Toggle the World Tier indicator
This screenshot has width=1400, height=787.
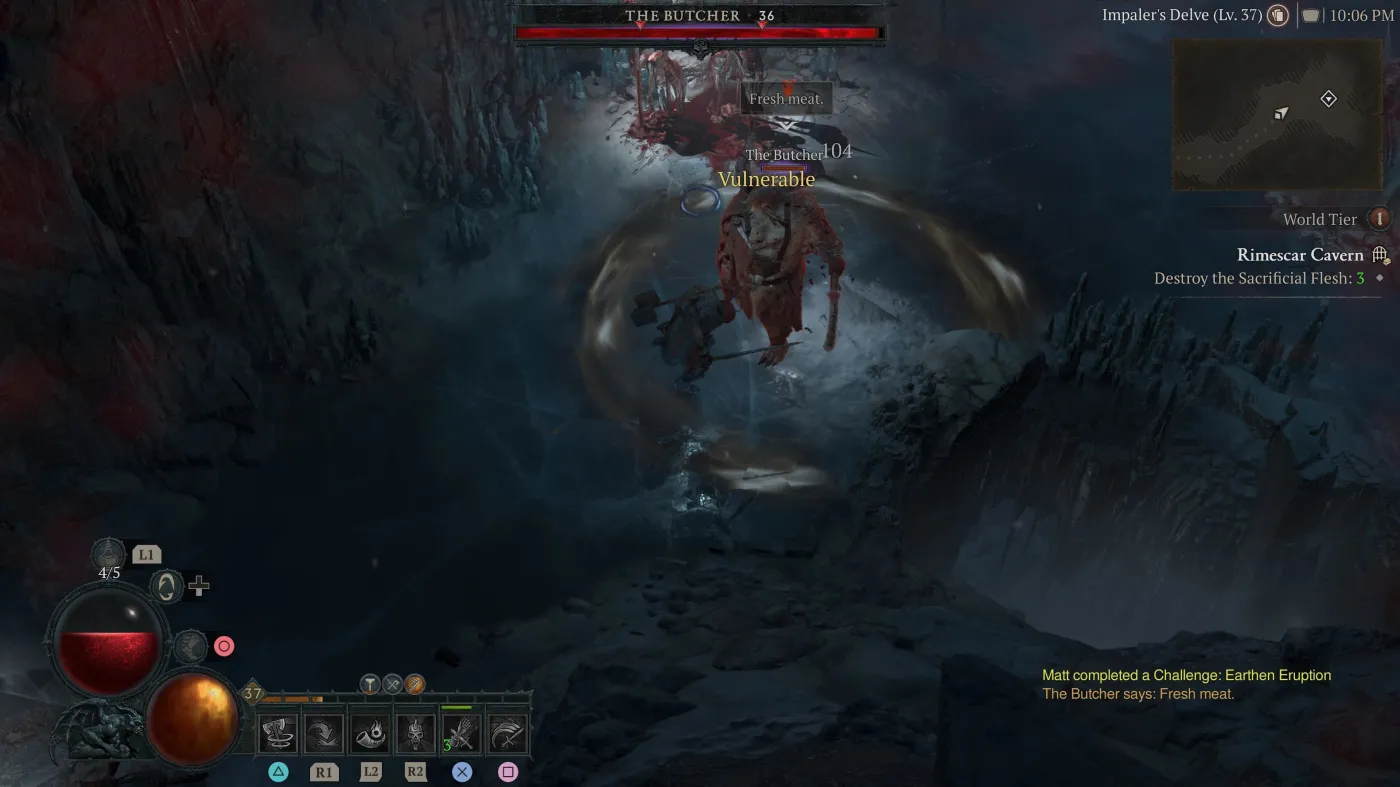(x=1378, y=218)
